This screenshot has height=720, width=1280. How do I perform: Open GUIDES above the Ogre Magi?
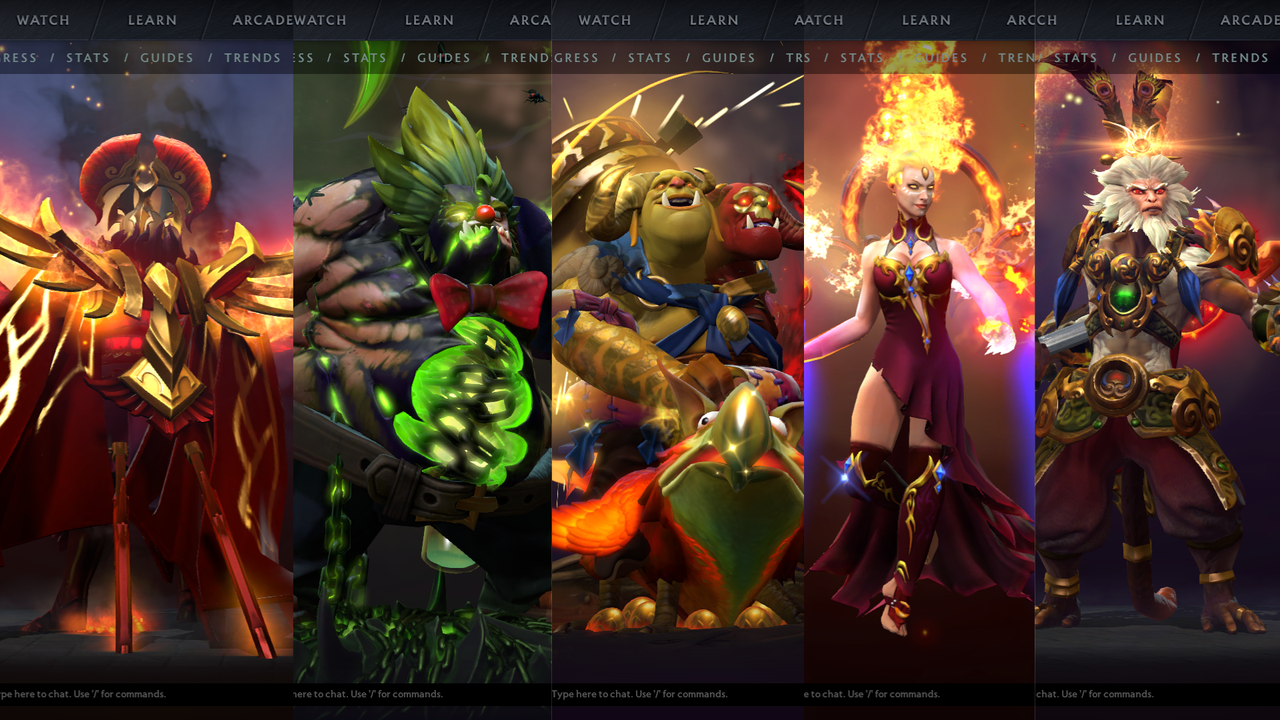pyautogui.click(x=728, y=58)
